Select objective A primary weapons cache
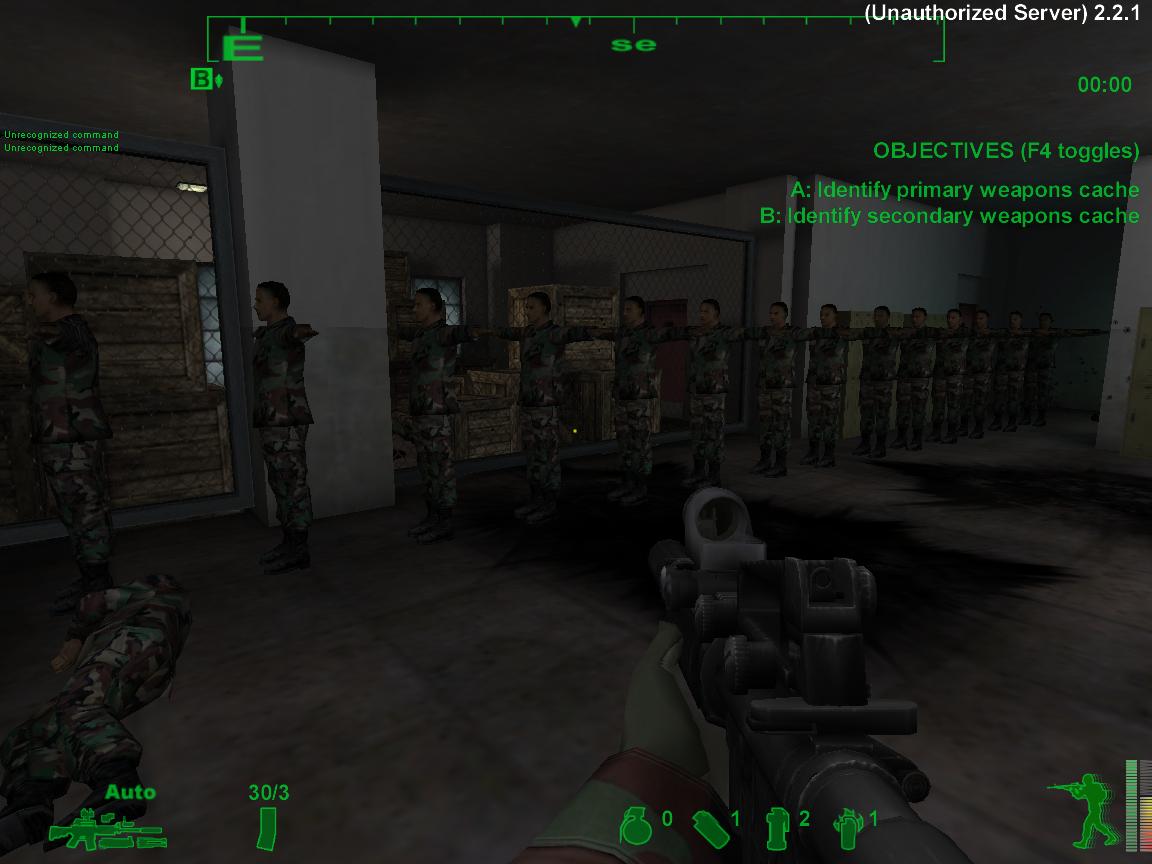The image size is (1152, 864). [x=964, y=190]
